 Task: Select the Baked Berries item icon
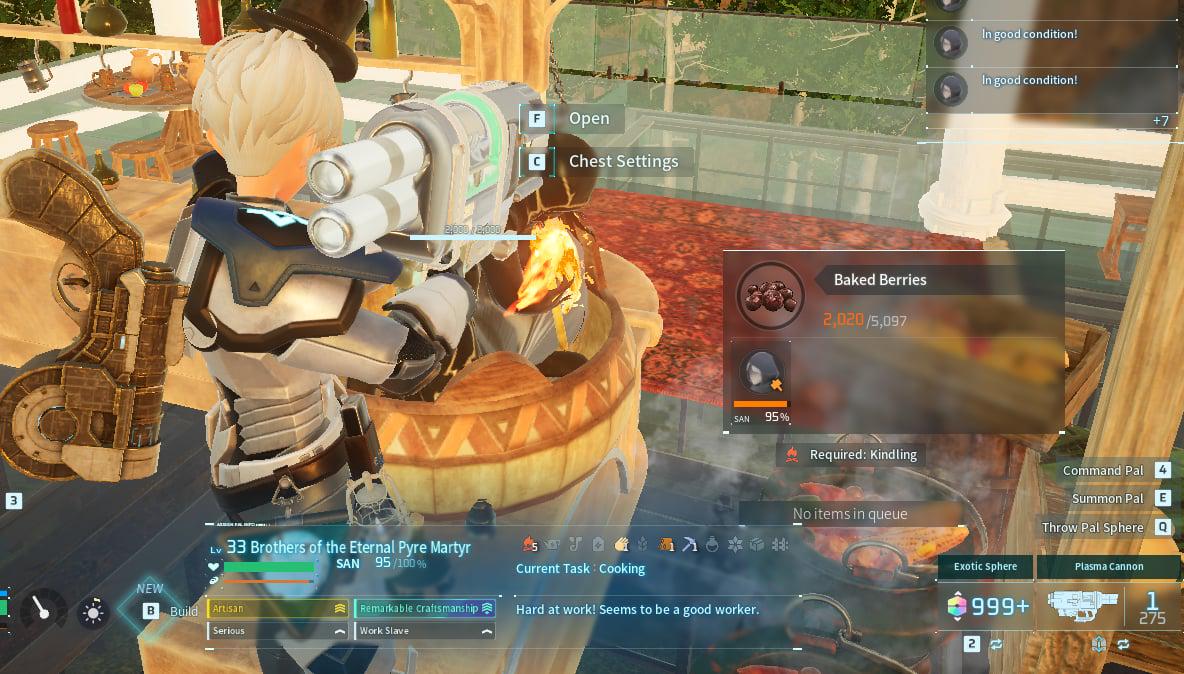(x=770, y=295)
